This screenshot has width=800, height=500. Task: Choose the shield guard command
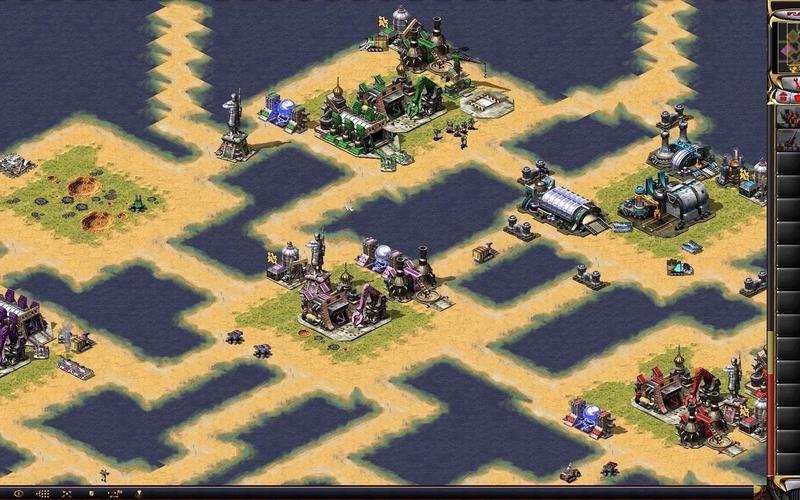[92, 493]
